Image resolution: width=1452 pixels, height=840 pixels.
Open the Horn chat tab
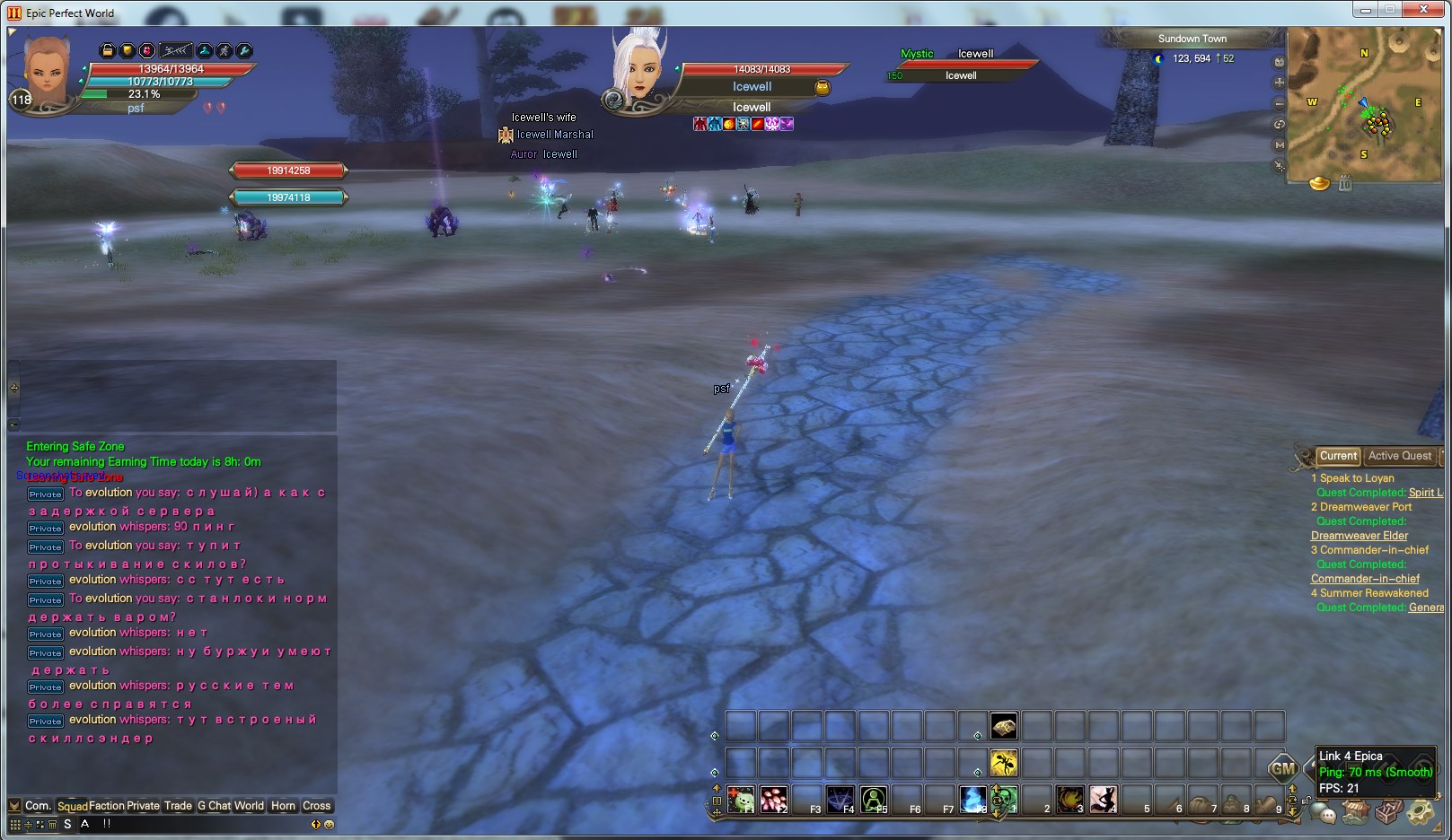[283, 806]
